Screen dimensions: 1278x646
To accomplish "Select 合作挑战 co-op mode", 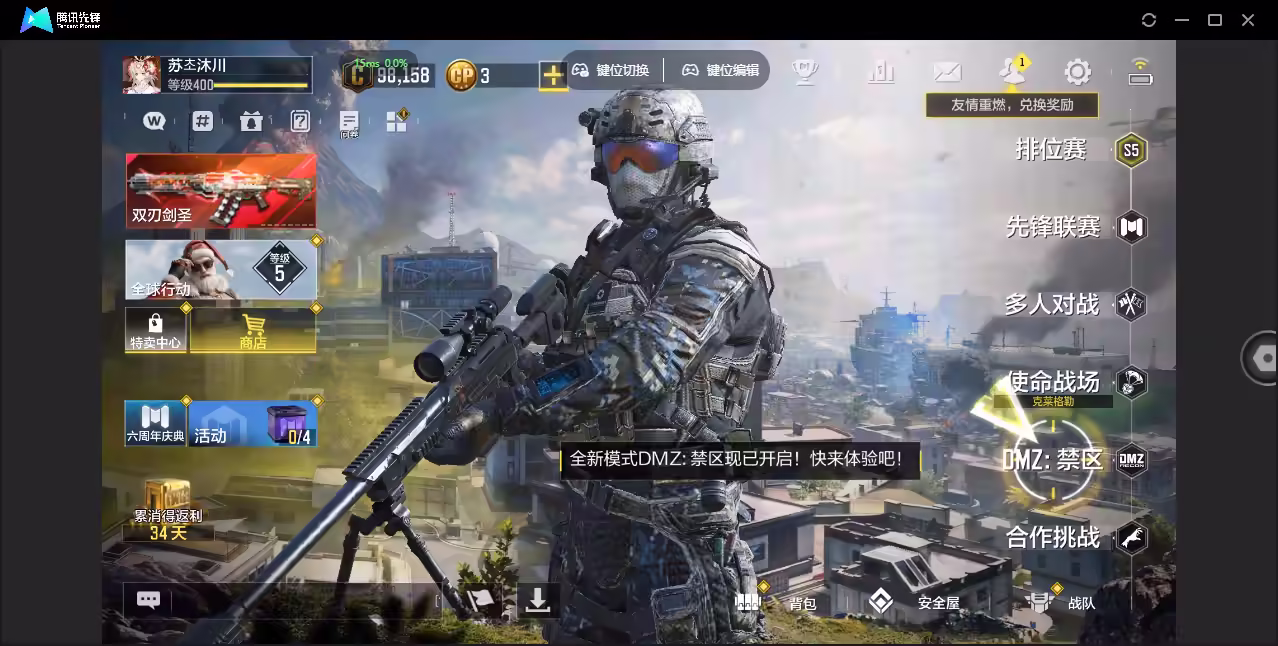I will point(1053,538).
